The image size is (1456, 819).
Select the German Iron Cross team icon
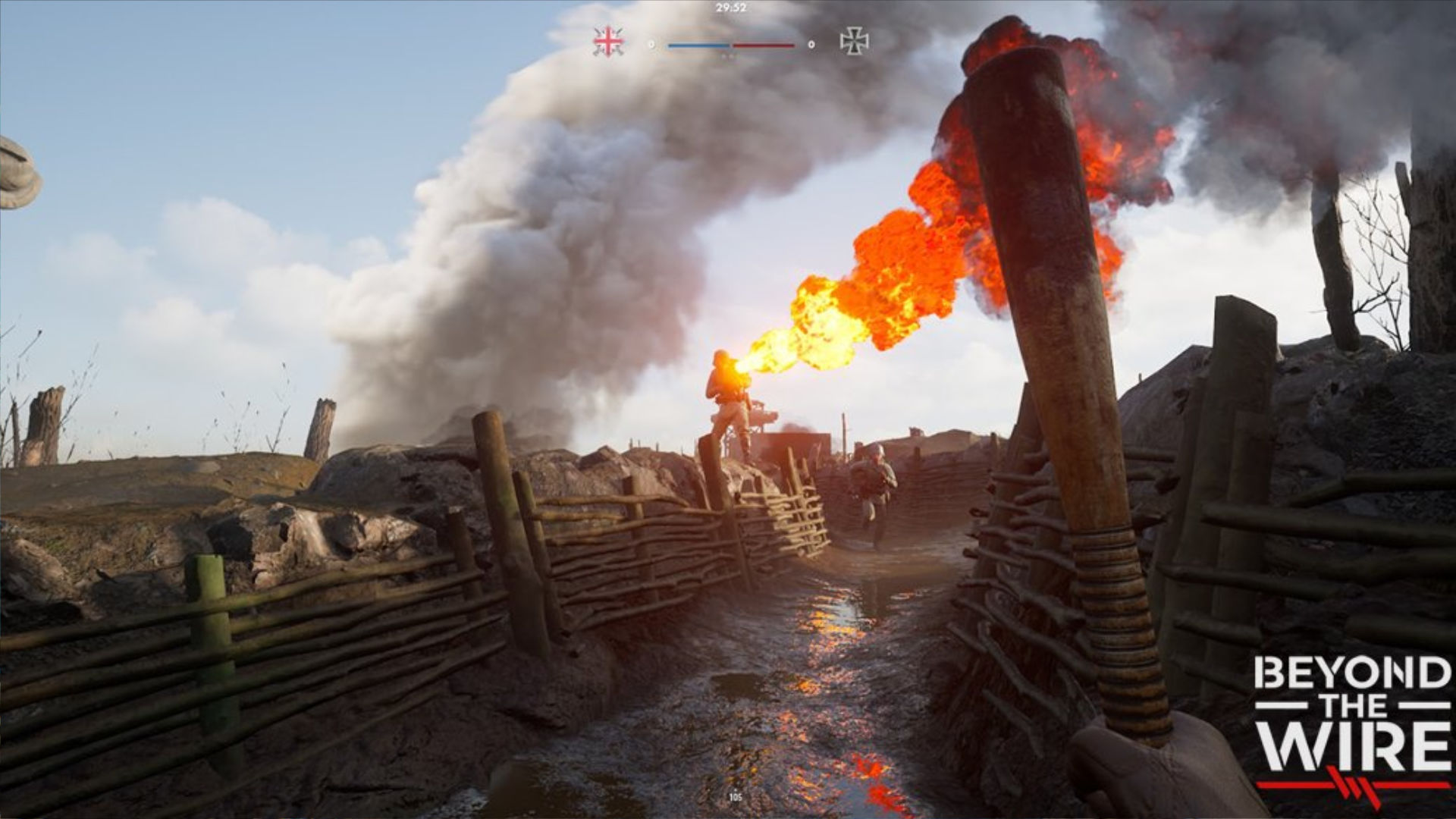(854, 42)
